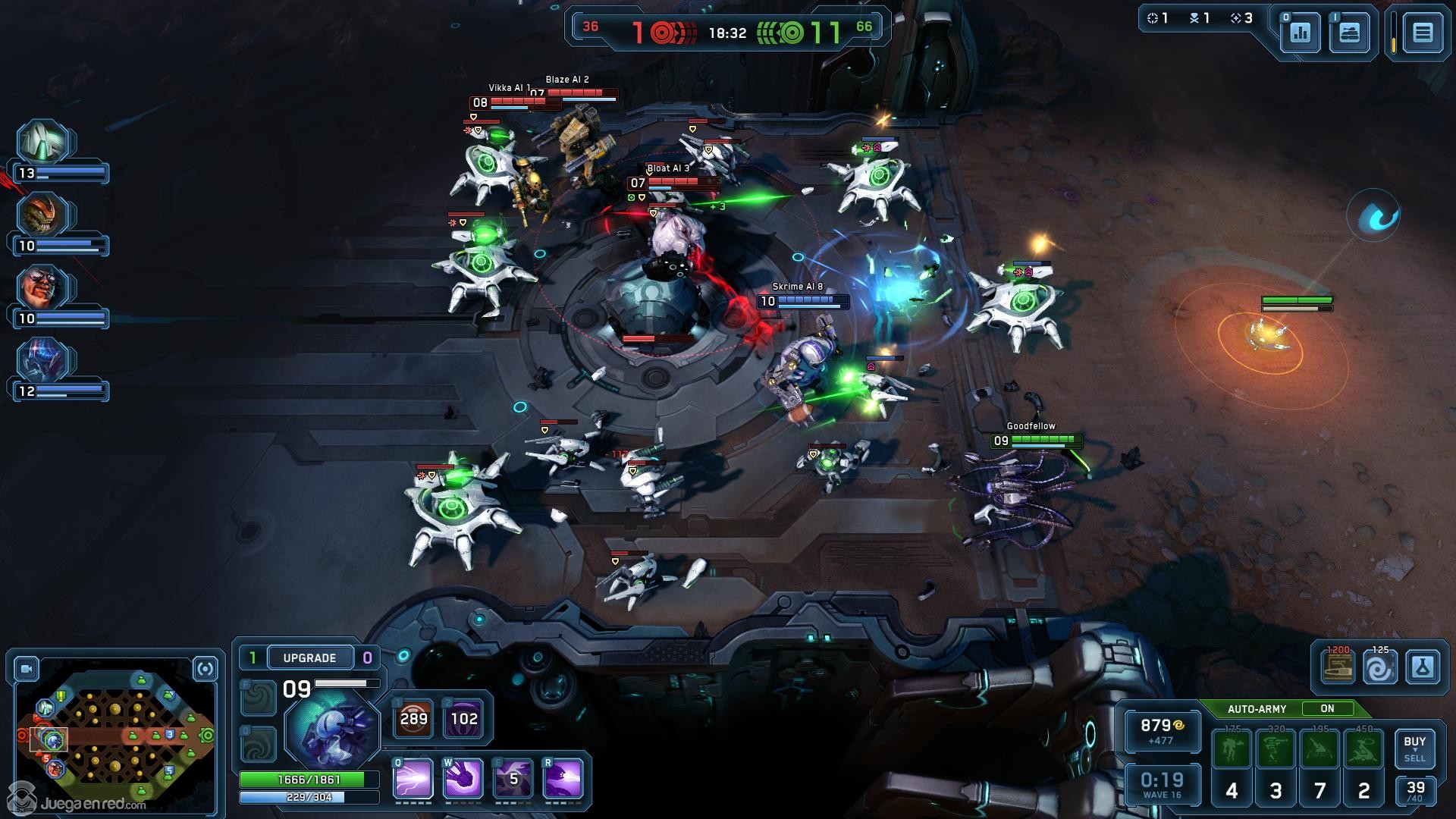Select the E ability on cooldown
1456x819 pixels.
pos(513,778)
